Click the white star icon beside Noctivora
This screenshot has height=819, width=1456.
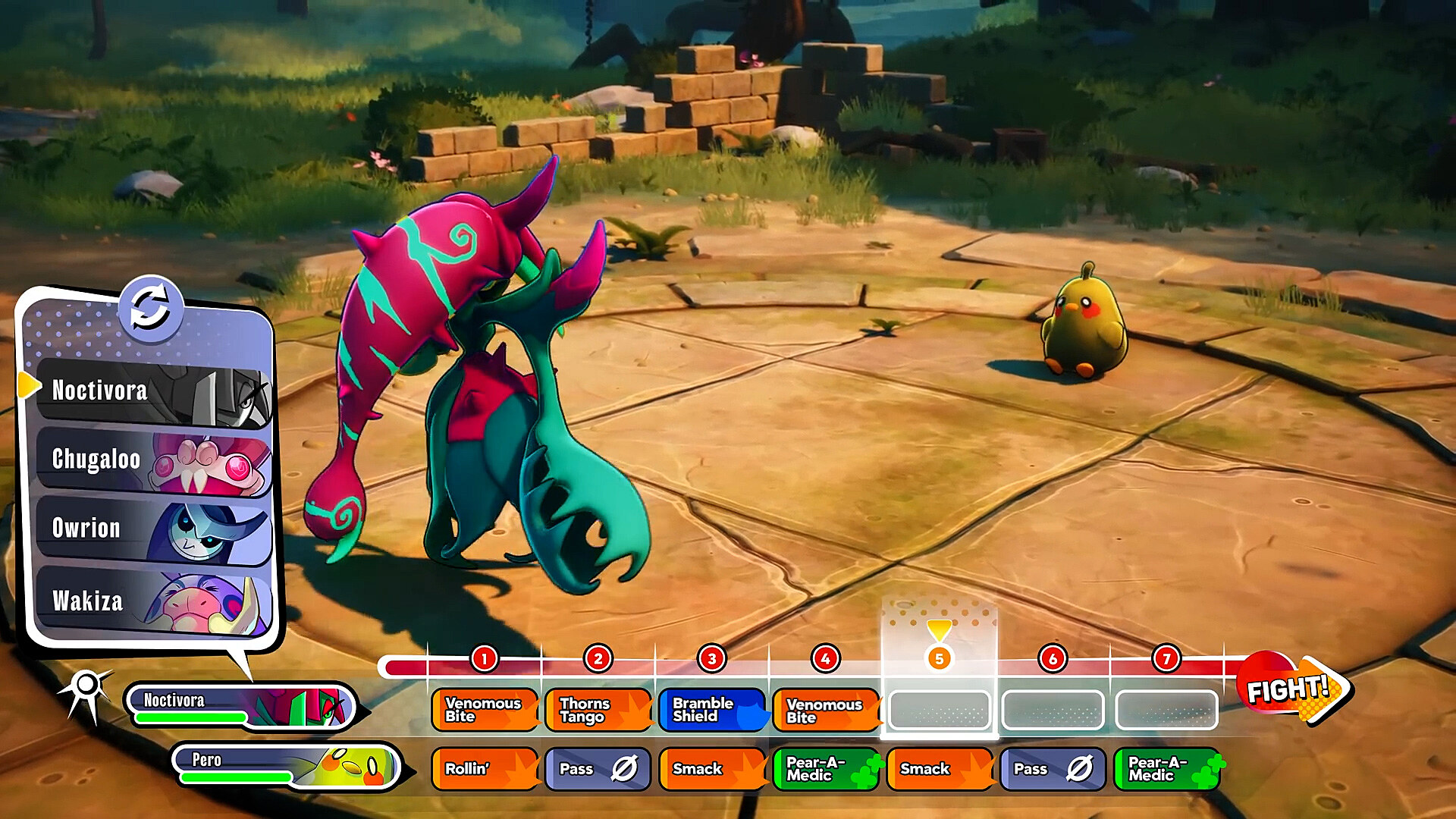86,689
